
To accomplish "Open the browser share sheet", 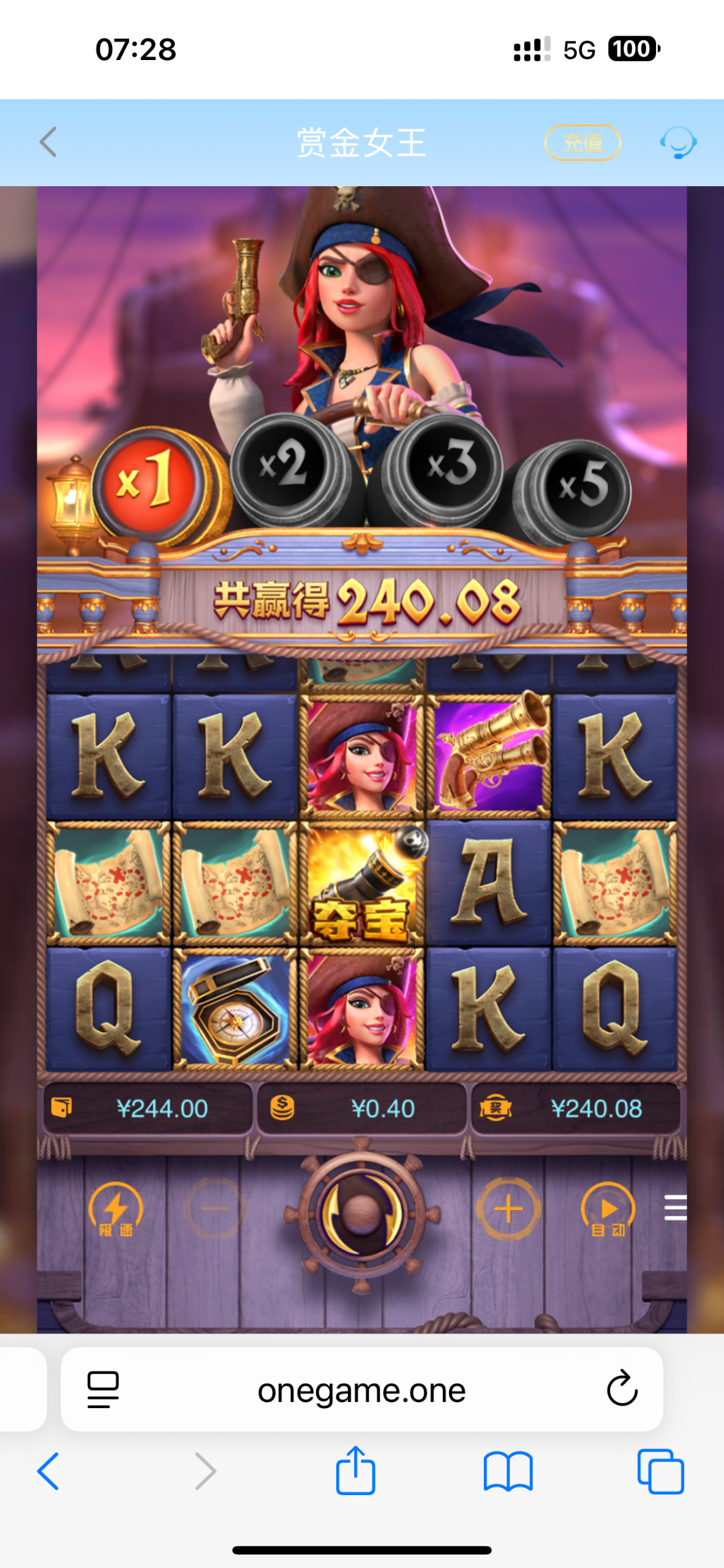I will pos(355,1471).
